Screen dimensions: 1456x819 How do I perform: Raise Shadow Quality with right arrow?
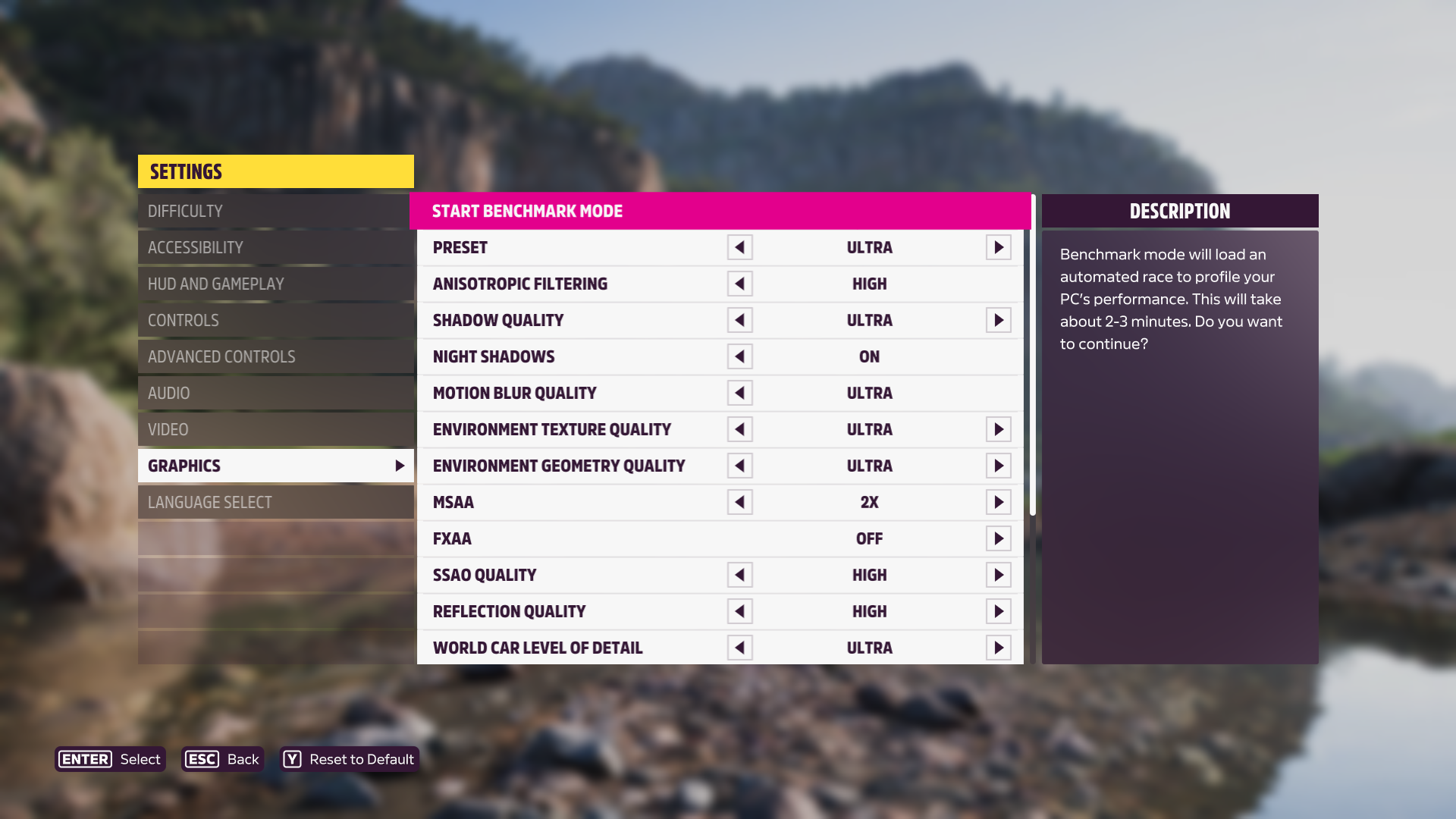pyautogui.click(x=999, y=320)
